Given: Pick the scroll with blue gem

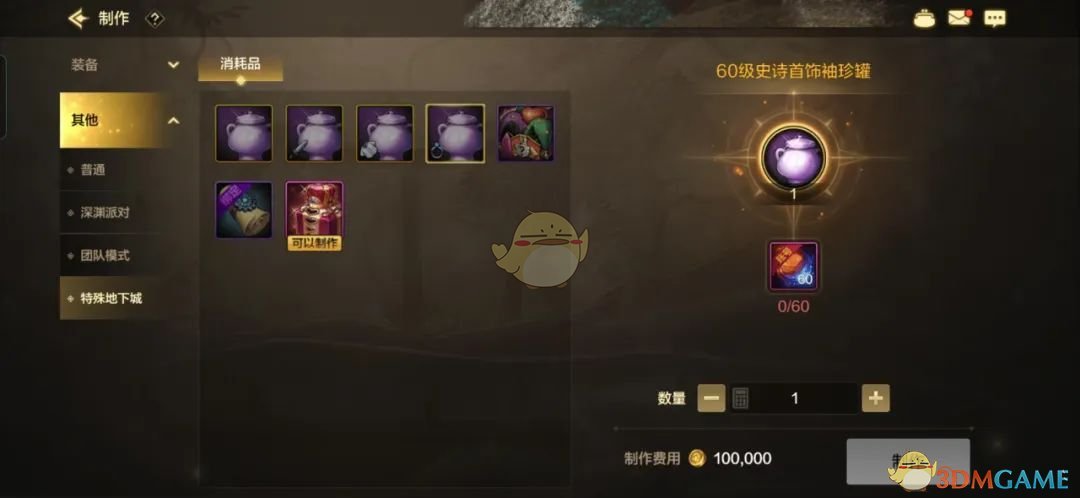Looking at the screenshot, I should click(x=244, y=209).
